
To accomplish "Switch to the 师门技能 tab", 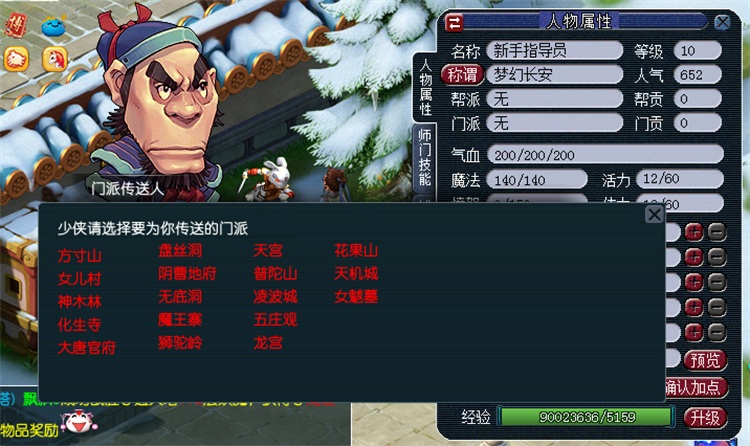I will pos(423,159).
